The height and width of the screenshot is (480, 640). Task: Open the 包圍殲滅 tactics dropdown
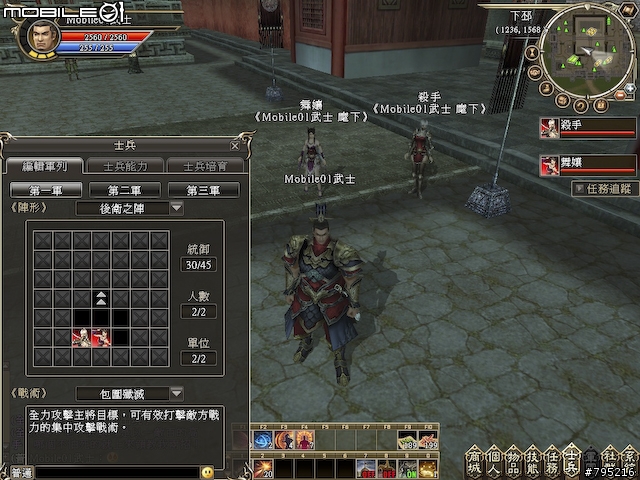(176, 393)
